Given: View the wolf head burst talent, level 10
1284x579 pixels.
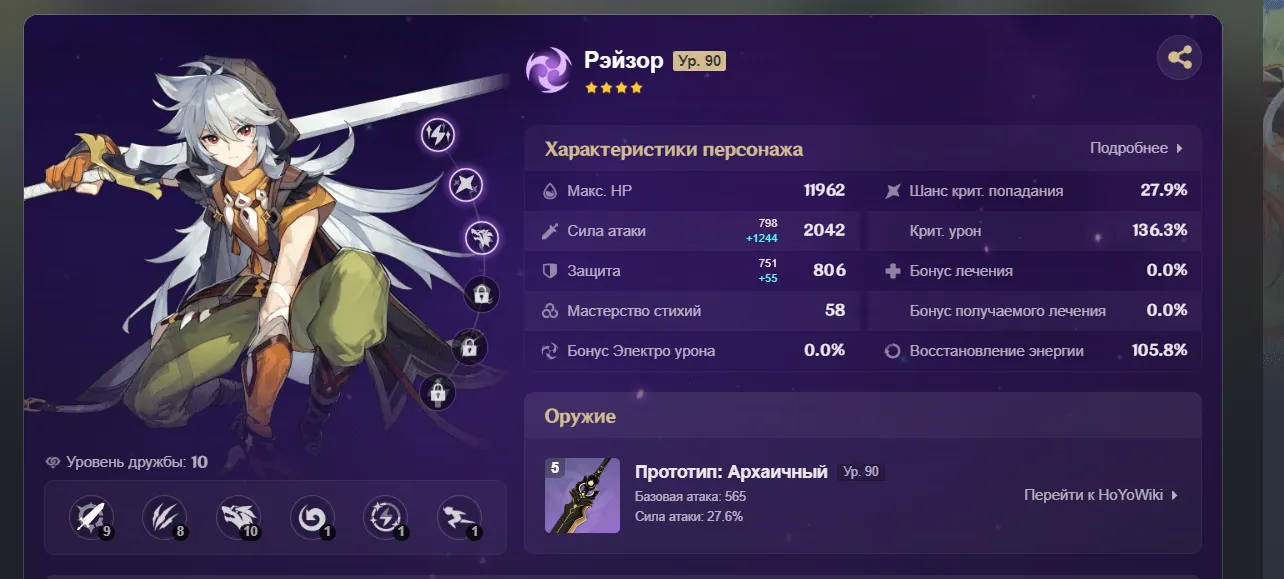Looking at the screenshot, I should [x=239, y=518].
